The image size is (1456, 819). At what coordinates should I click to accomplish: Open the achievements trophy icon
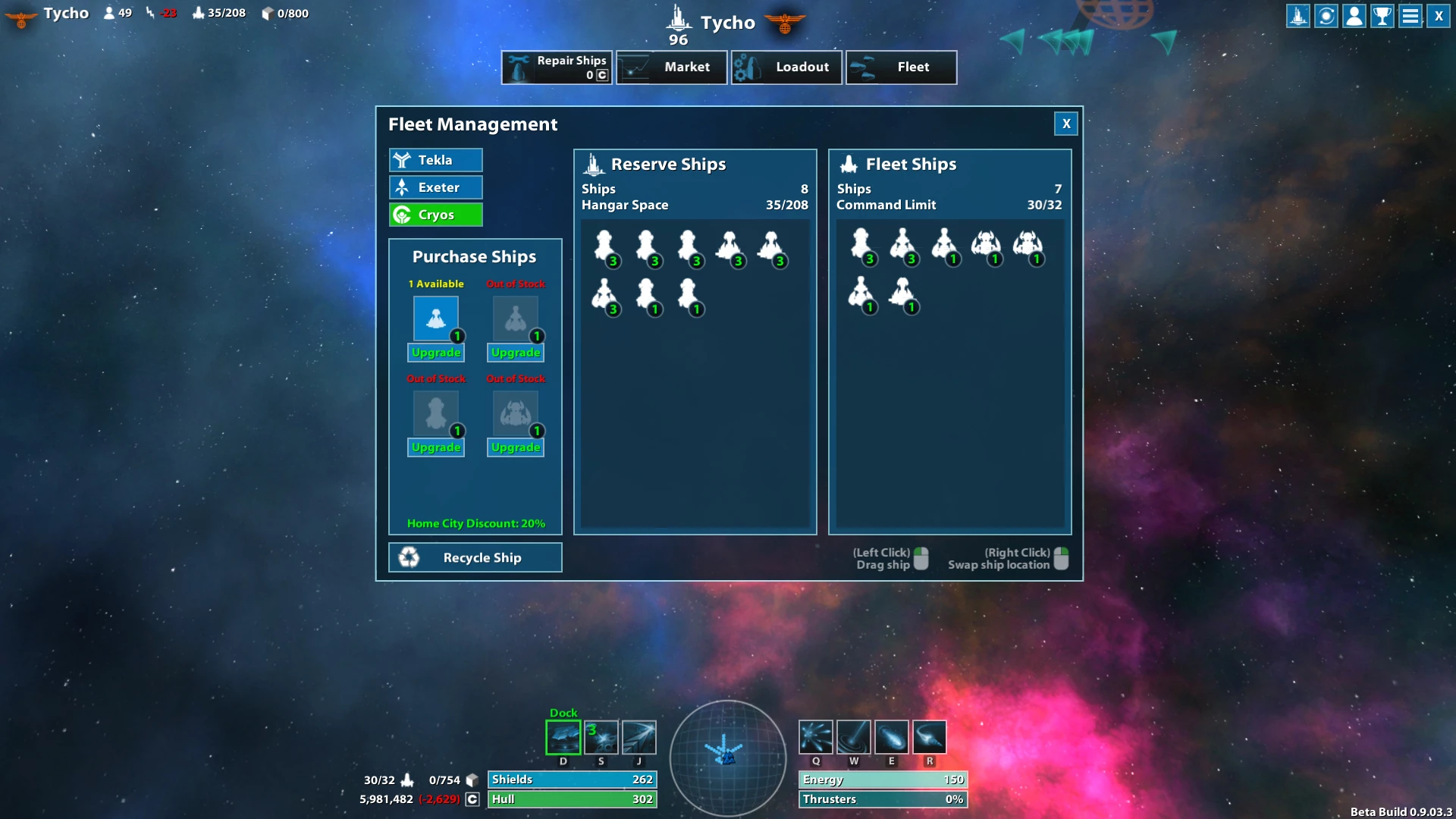[1382, 16]
